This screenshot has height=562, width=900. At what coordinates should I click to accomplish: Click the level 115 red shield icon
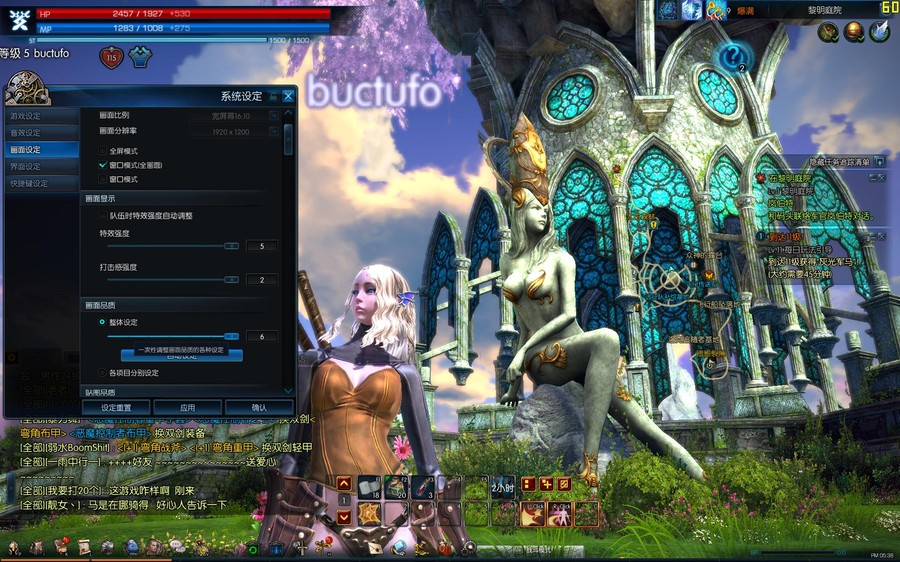pos(111,58)
